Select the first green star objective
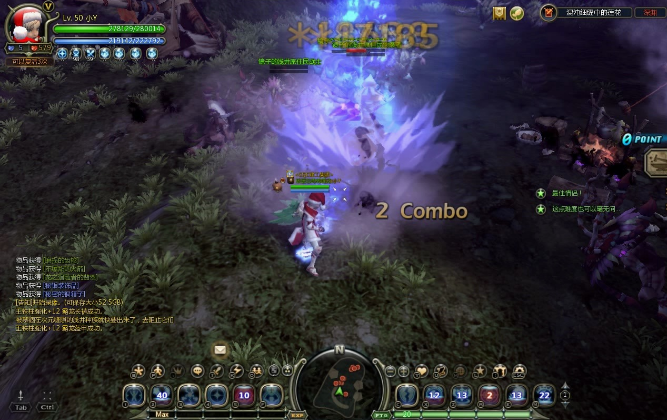This screenshot has width=667, height=420. pyautogui.click(x=541, y=192)
